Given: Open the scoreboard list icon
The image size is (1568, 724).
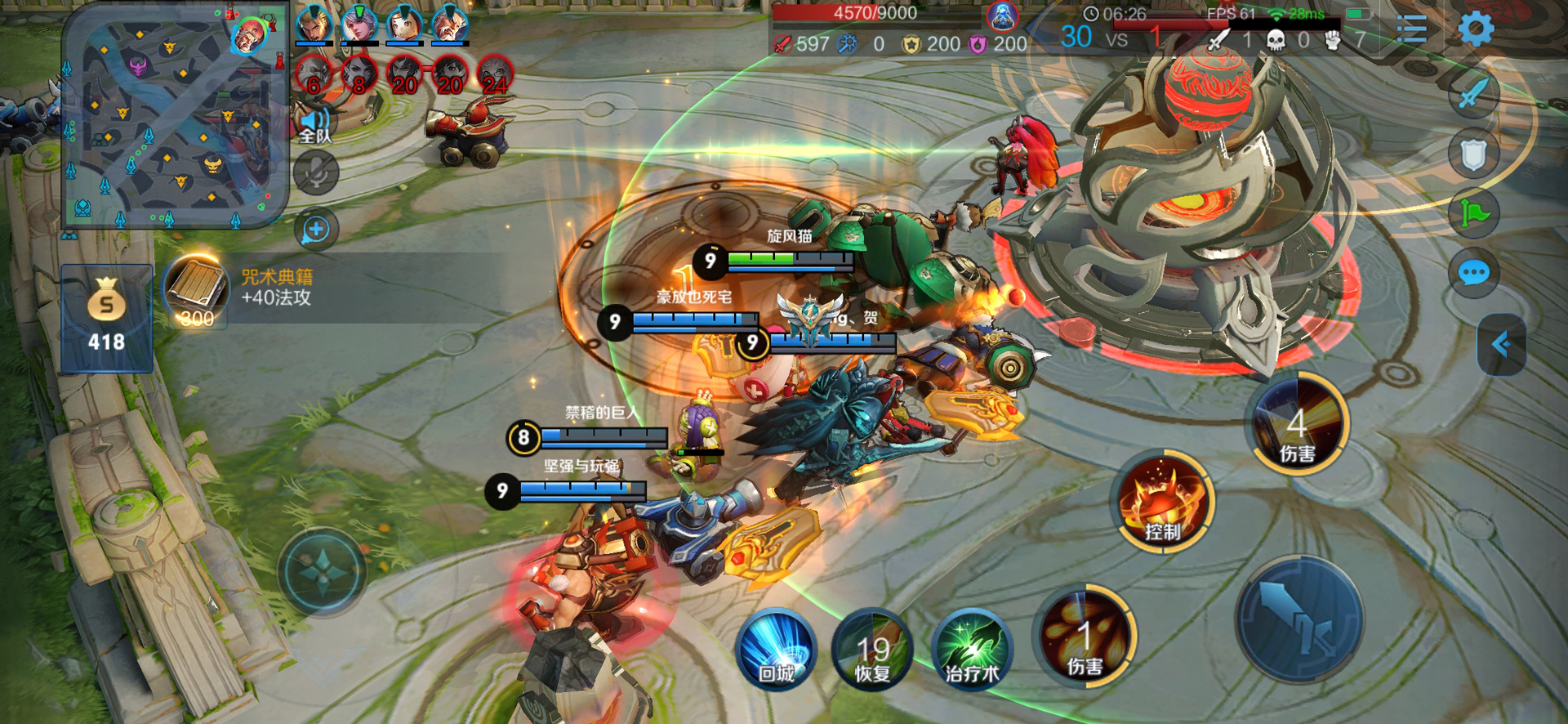Looking at the screenshot, I should (x=1411, y=30).
